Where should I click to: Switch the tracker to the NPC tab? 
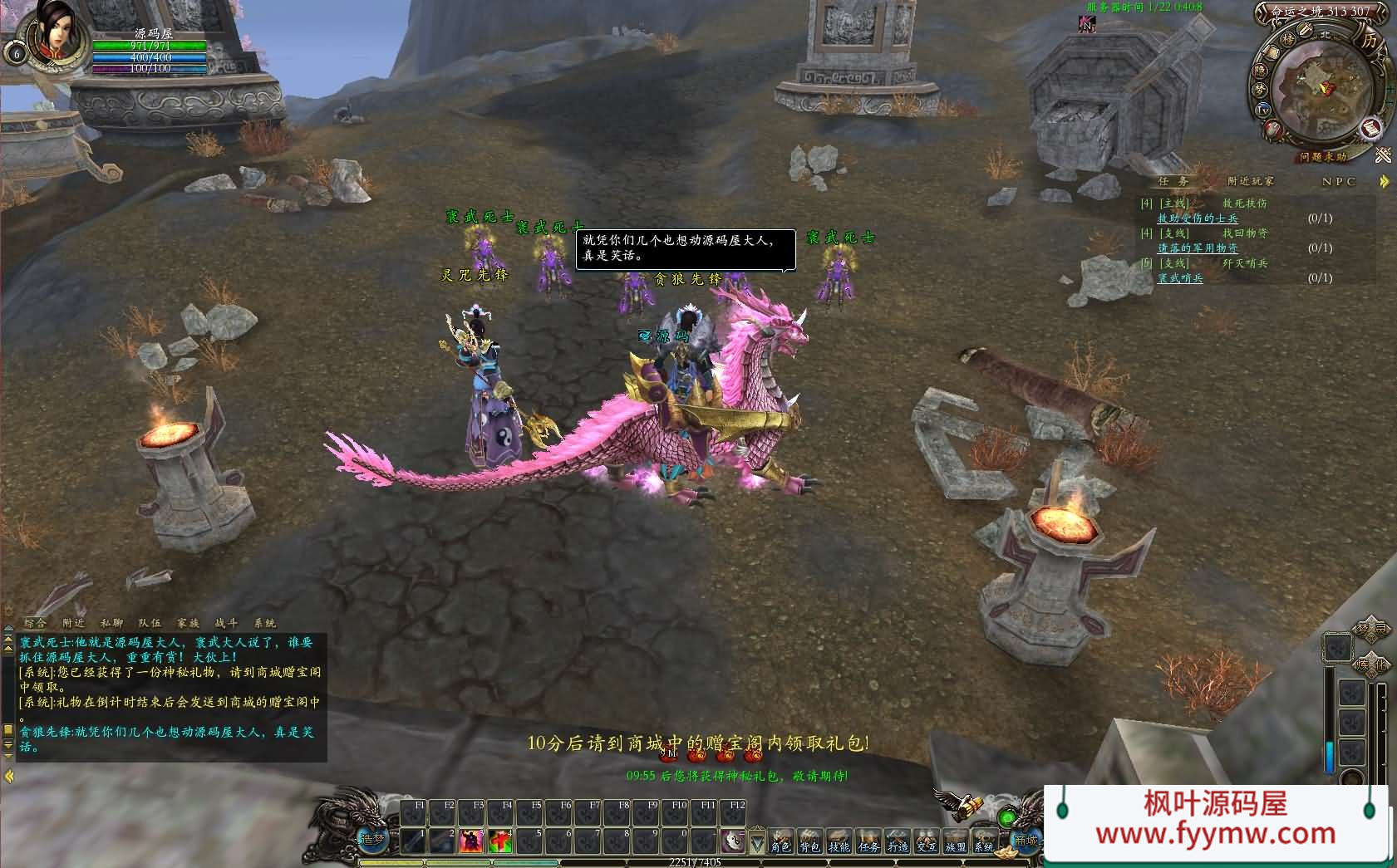point(1338,181)
